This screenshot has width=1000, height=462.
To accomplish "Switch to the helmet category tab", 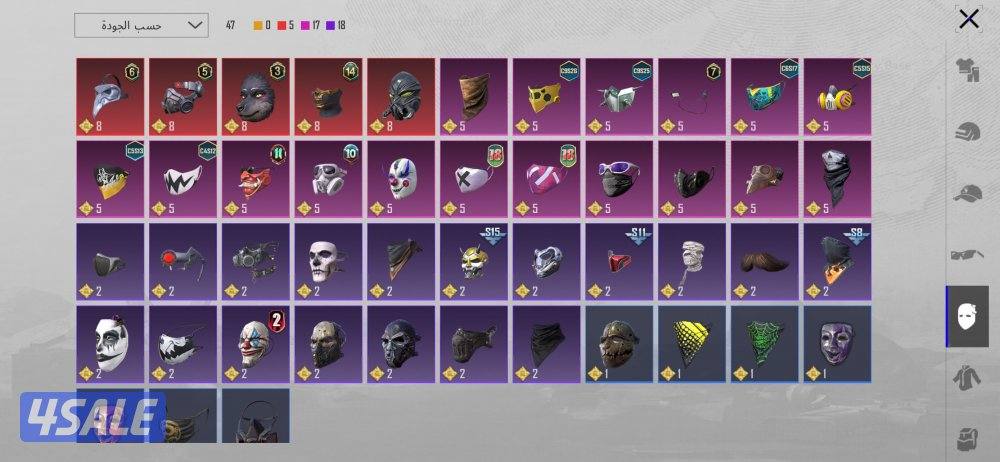I will [967, 131].
